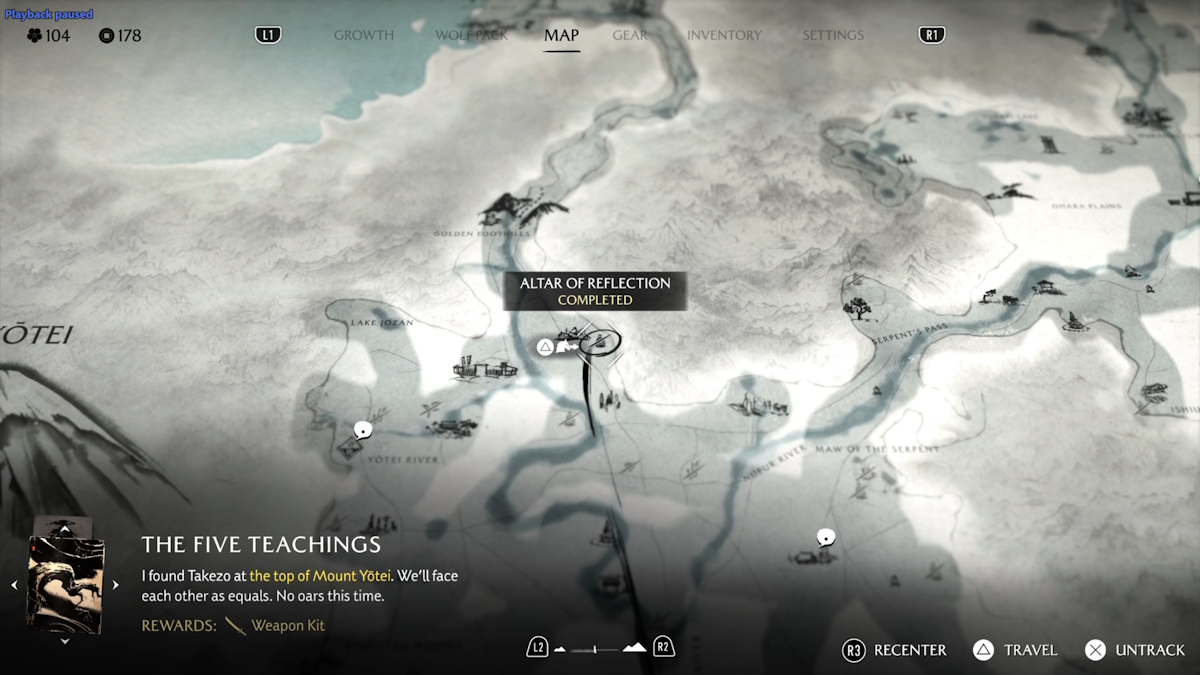Viewport: 1200px width, 675px height.
Task: Open The Five Teachings quest card
Action: (x=65, y=584)
